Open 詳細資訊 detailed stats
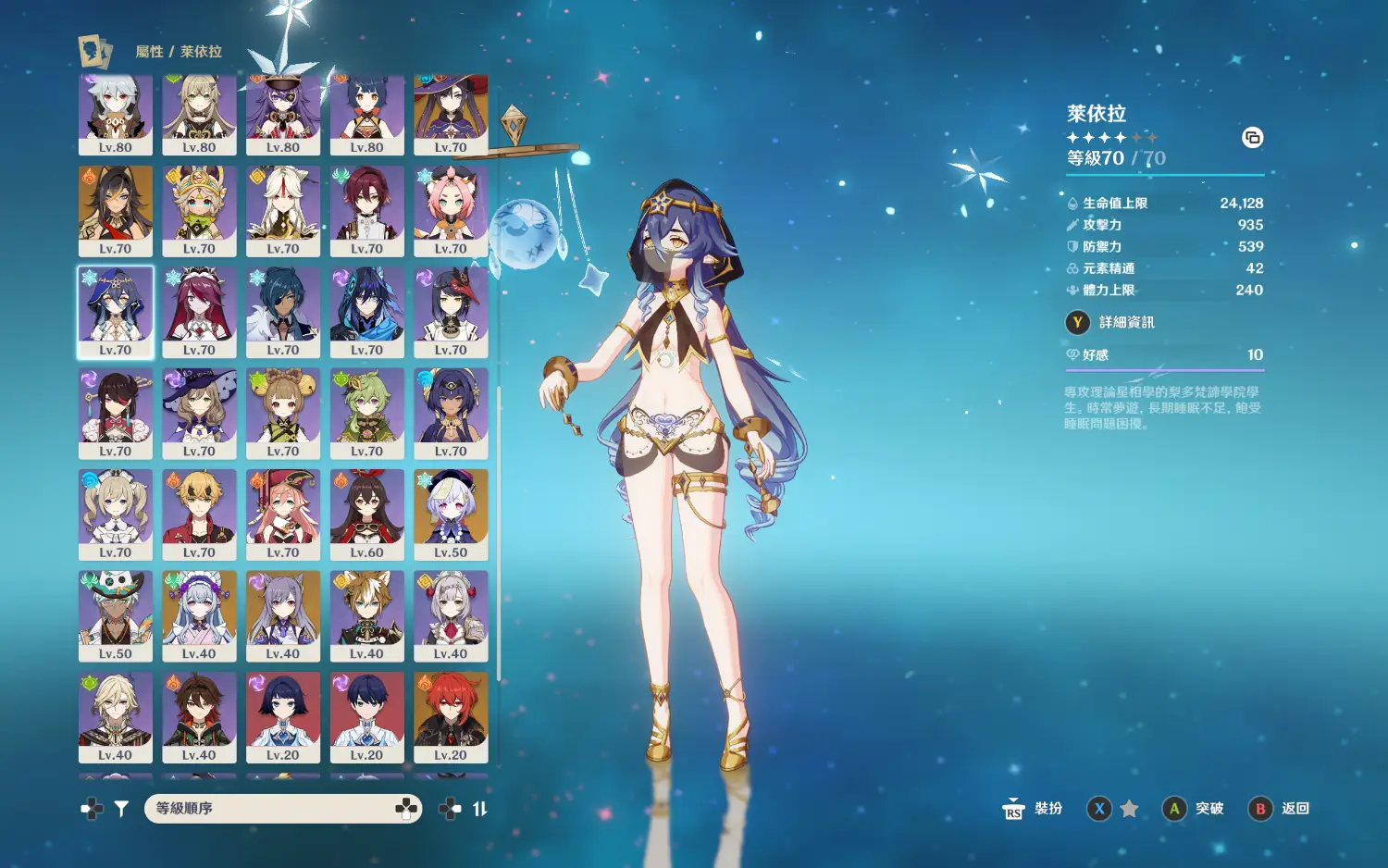 pyautogui.click(x=1126, y=322)
